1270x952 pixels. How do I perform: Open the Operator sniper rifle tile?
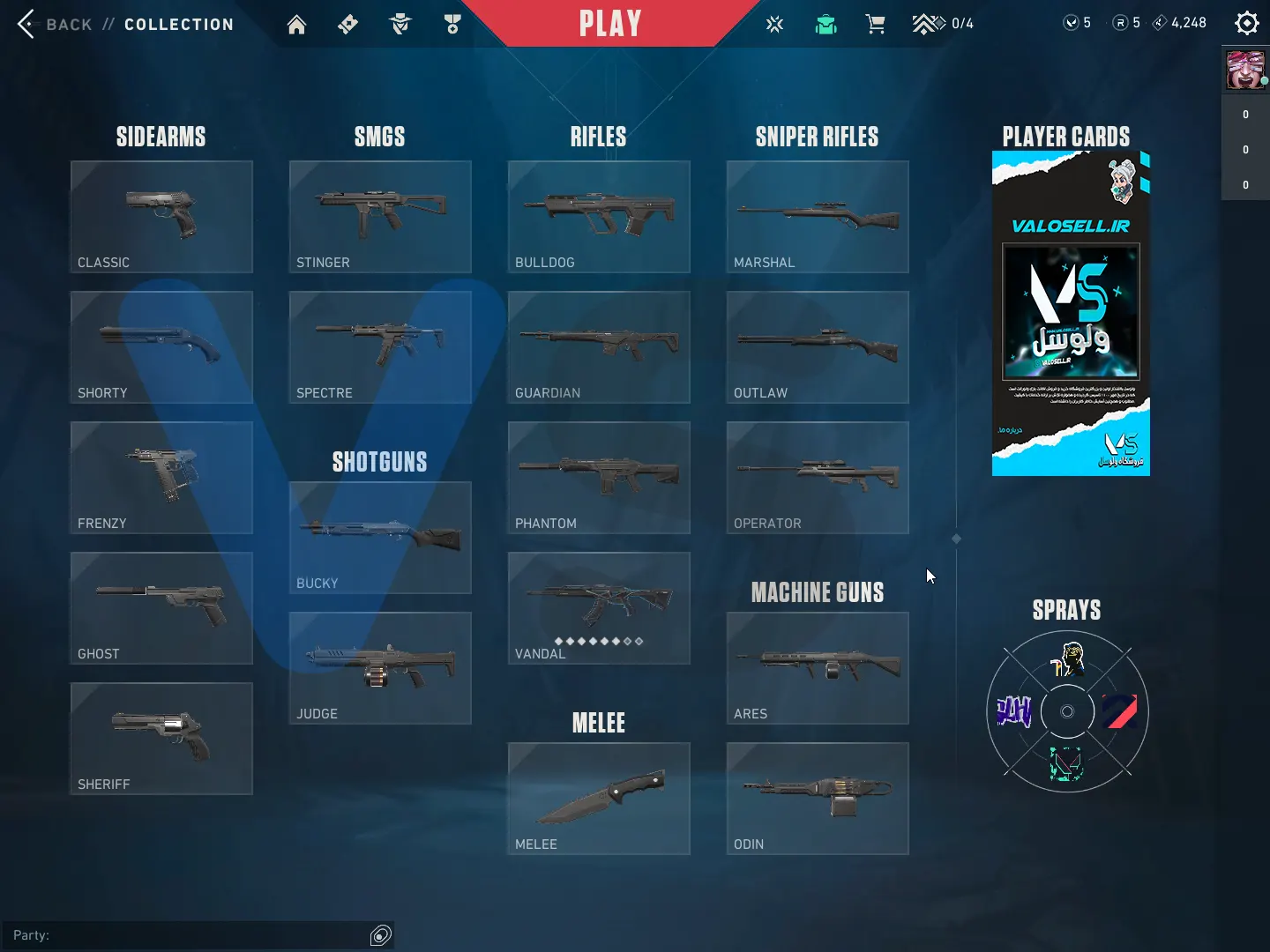[818, 478]
